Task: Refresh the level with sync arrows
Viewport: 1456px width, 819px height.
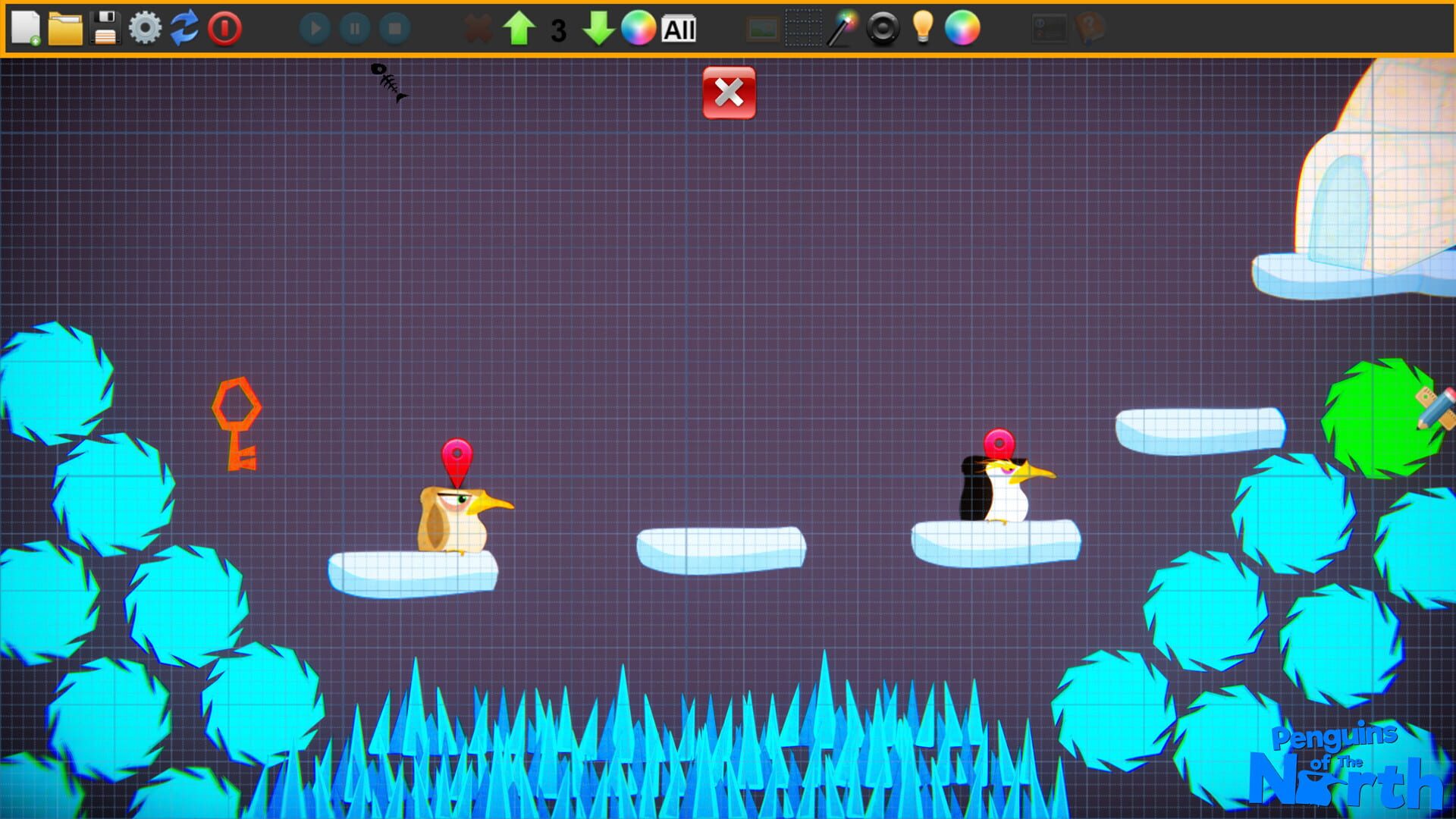Action: (x=184, y=29)
